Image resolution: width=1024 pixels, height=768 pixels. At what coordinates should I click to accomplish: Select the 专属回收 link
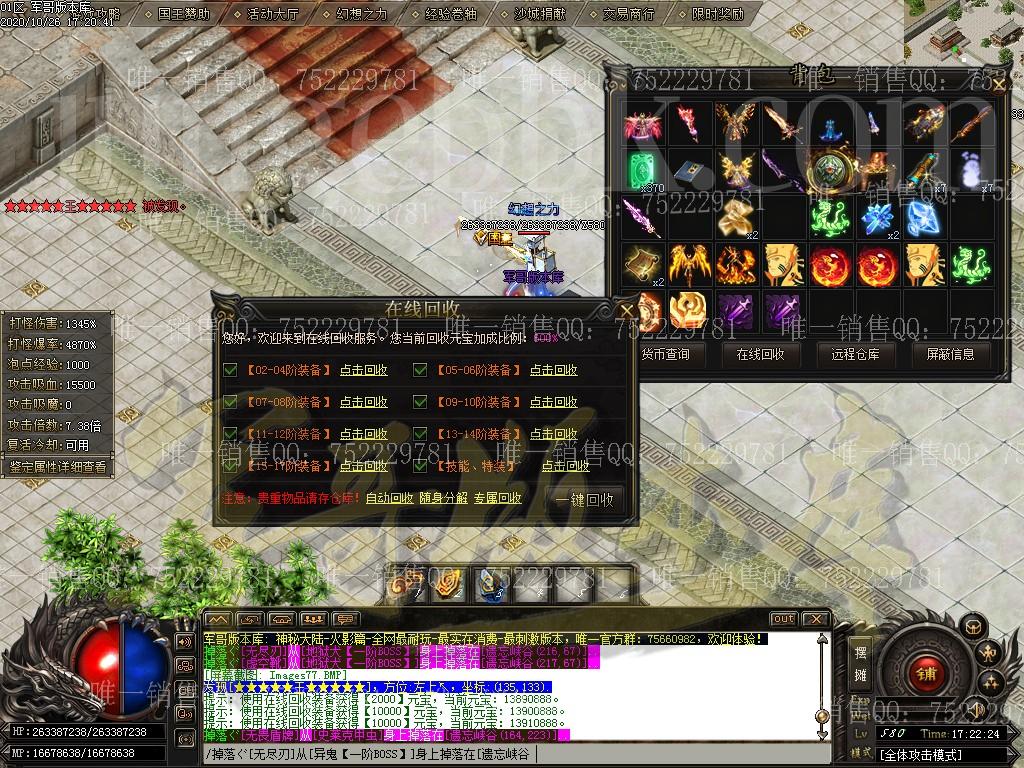pos(498,498)
